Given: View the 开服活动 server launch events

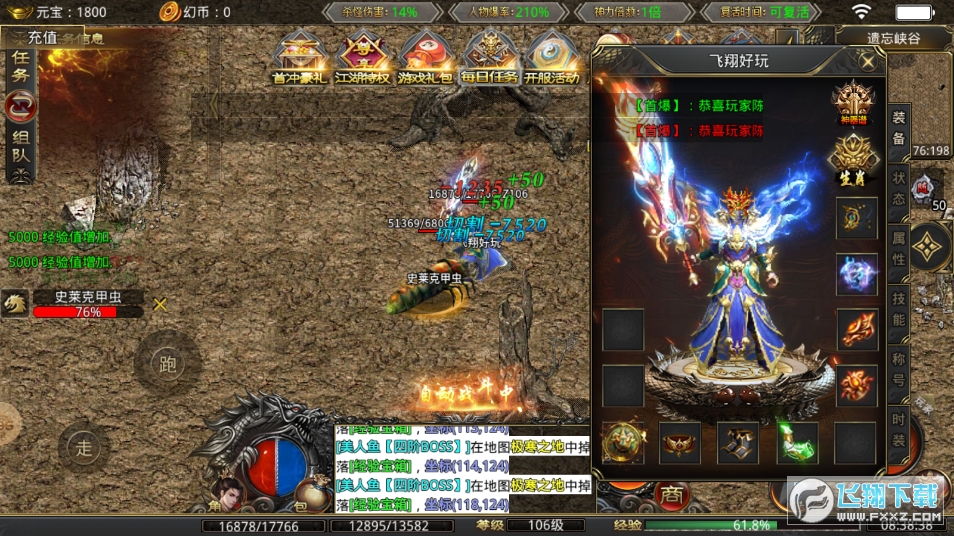Looking at the screenshot, I should [x=553, y=60].
